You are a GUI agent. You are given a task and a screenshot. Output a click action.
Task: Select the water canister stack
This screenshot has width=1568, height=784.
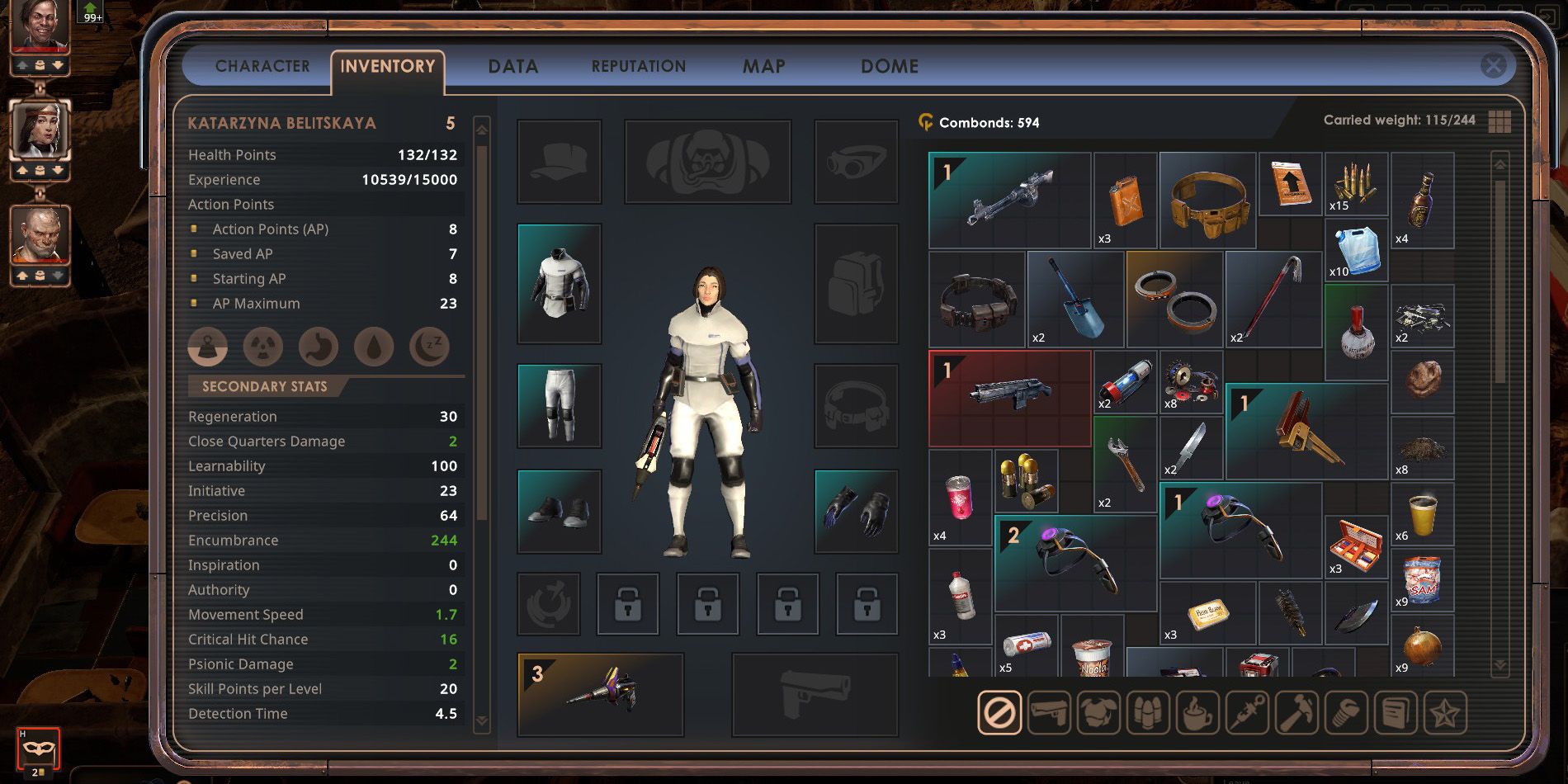(1356, 249)
